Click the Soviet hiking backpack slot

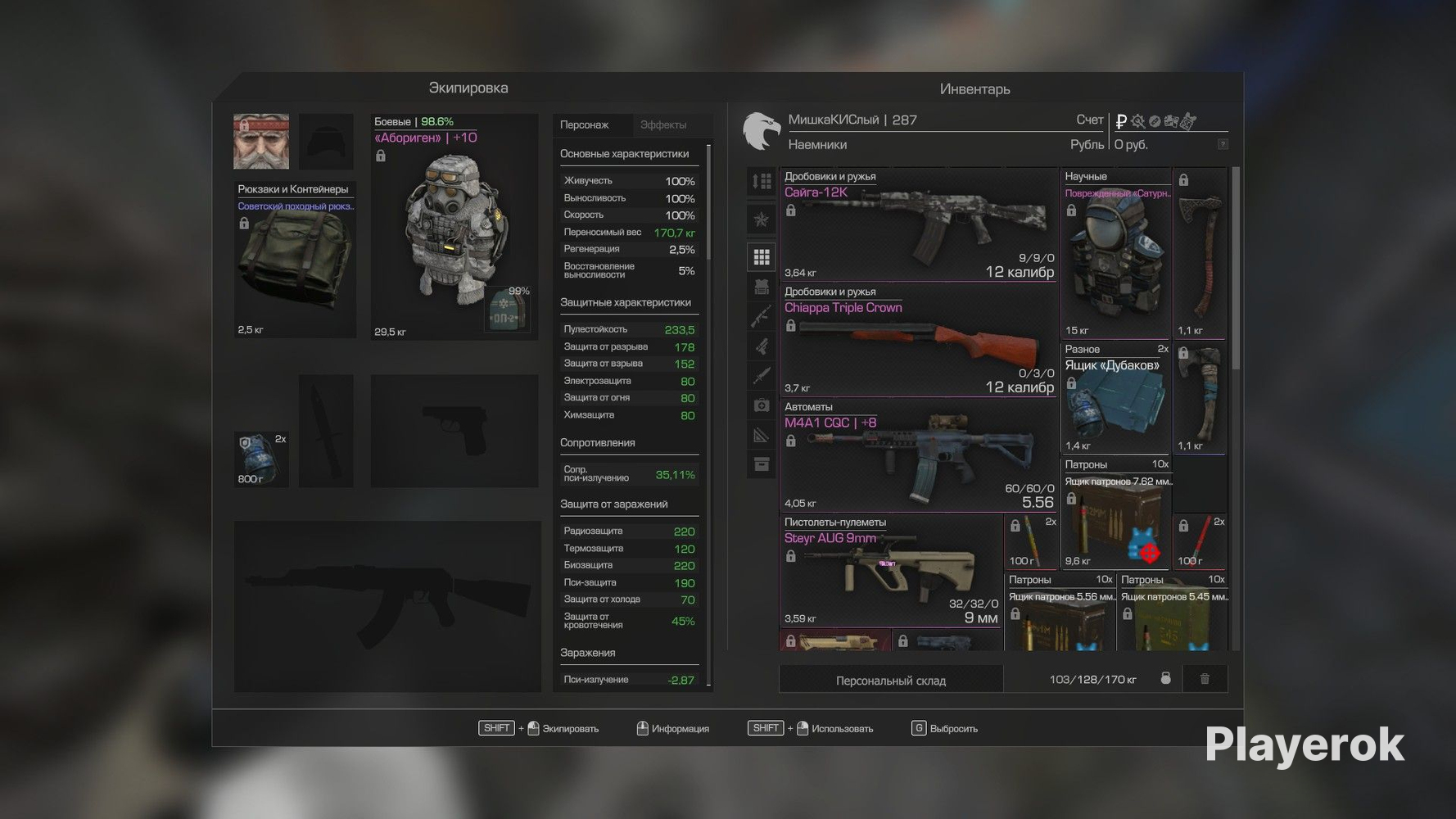tap(295, 260)
